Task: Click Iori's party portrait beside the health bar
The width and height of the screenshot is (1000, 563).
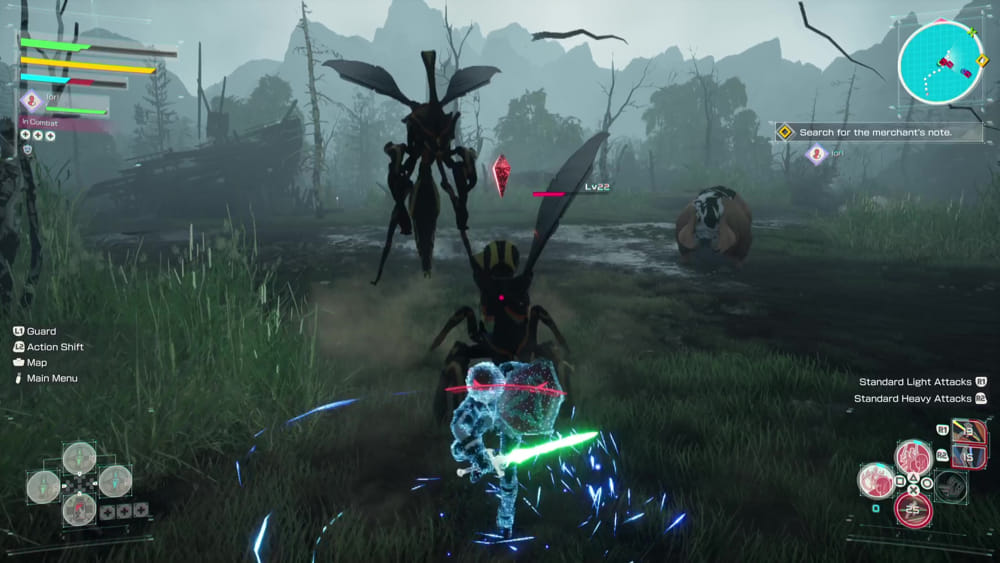Action: click(x=31, y=100)
